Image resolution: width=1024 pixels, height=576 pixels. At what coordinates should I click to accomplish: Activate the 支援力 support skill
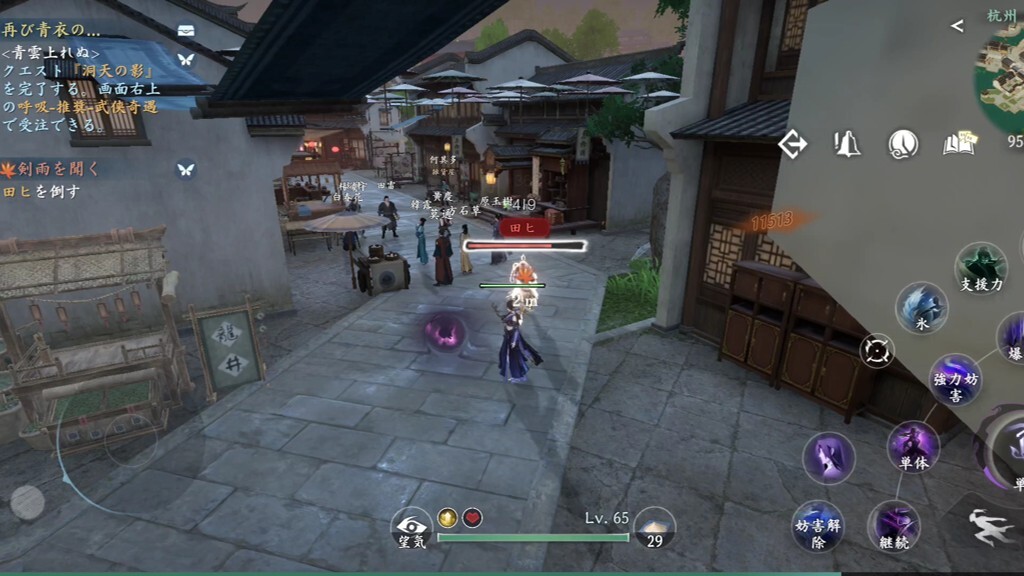(x=980, y=266)
